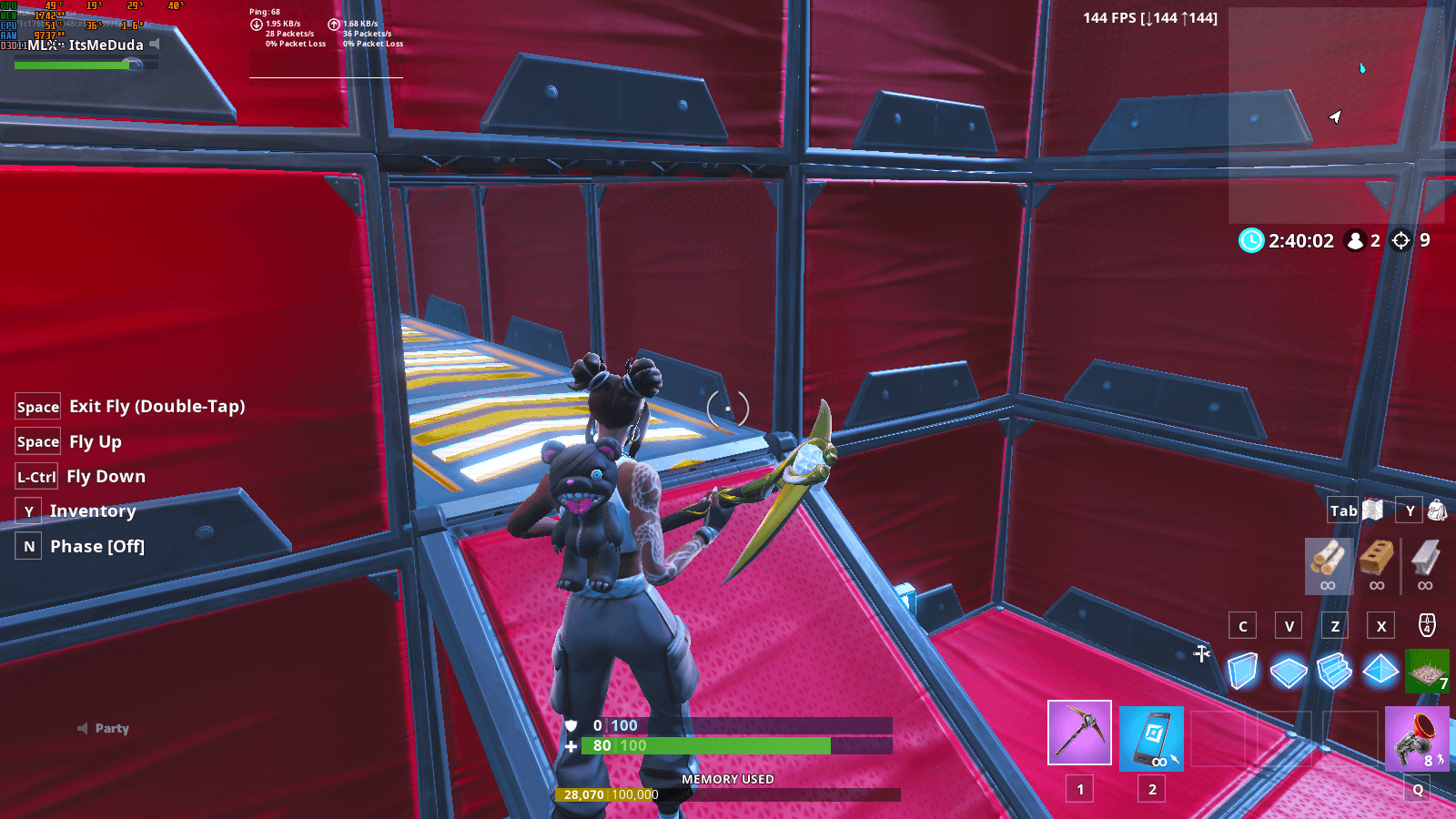Click the map icon beside the Tab key
The image size is (1456, 819).
[1373, 511]
